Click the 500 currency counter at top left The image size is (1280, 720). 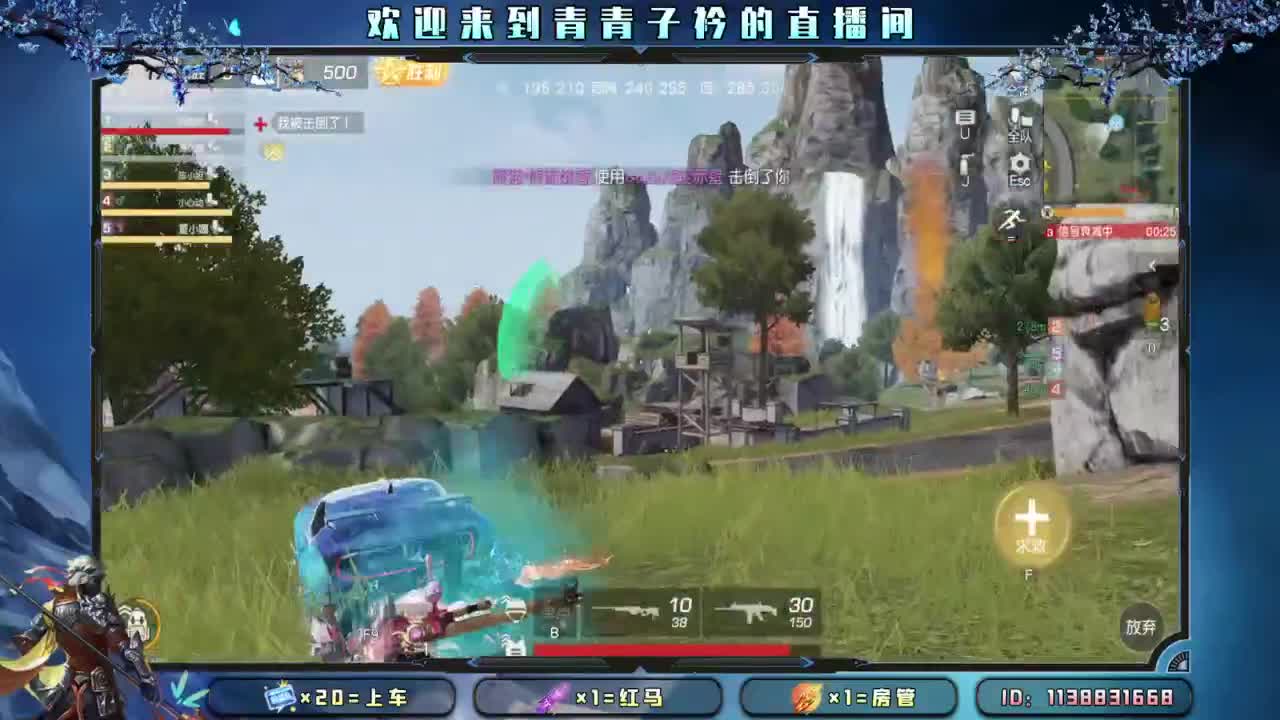[340, 73]
